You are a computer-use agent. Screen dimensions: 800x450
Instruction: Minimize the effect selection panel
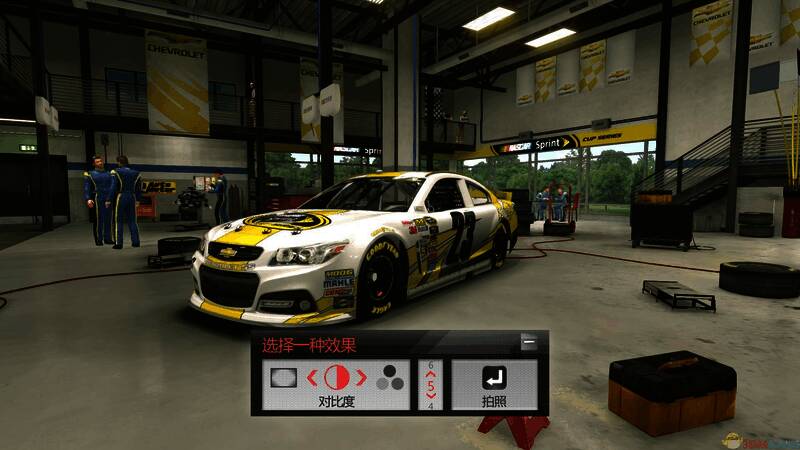click(529, 343)
